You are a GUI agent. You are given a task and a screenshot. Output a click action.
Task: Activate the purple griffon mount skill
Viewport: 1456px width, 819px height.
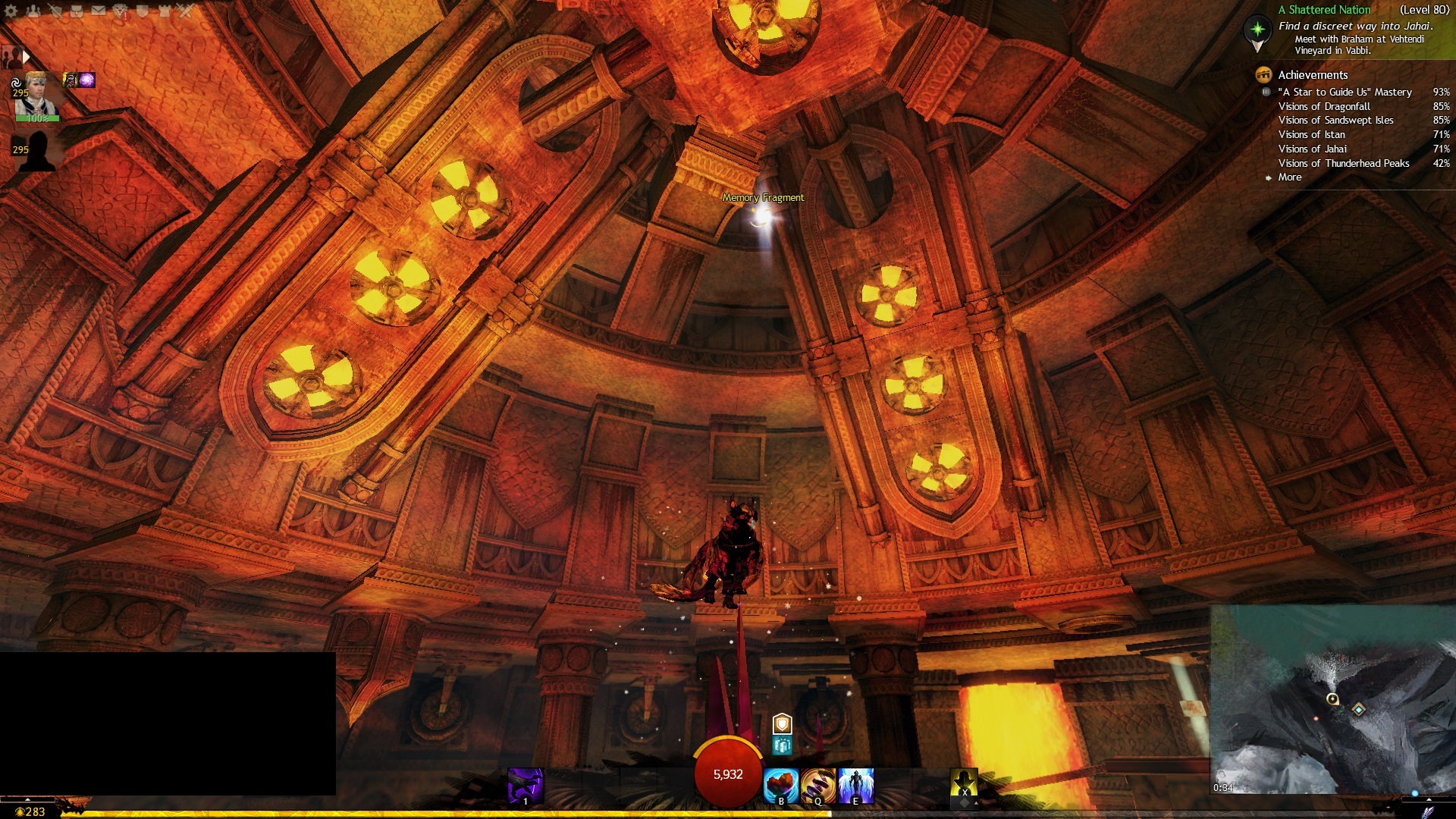525,786
